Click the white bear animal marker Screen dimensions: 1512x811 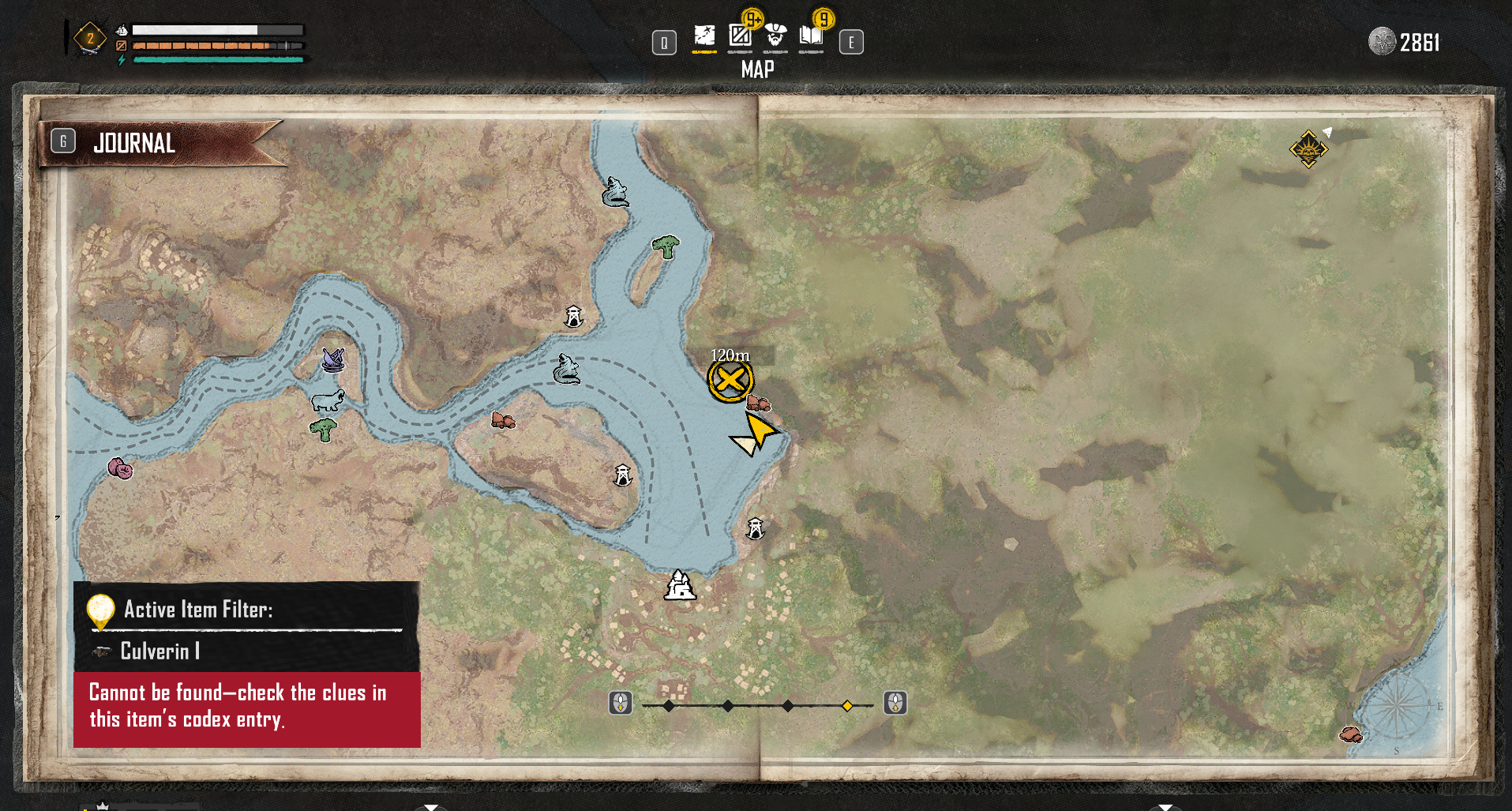click(x=328, y=400)
